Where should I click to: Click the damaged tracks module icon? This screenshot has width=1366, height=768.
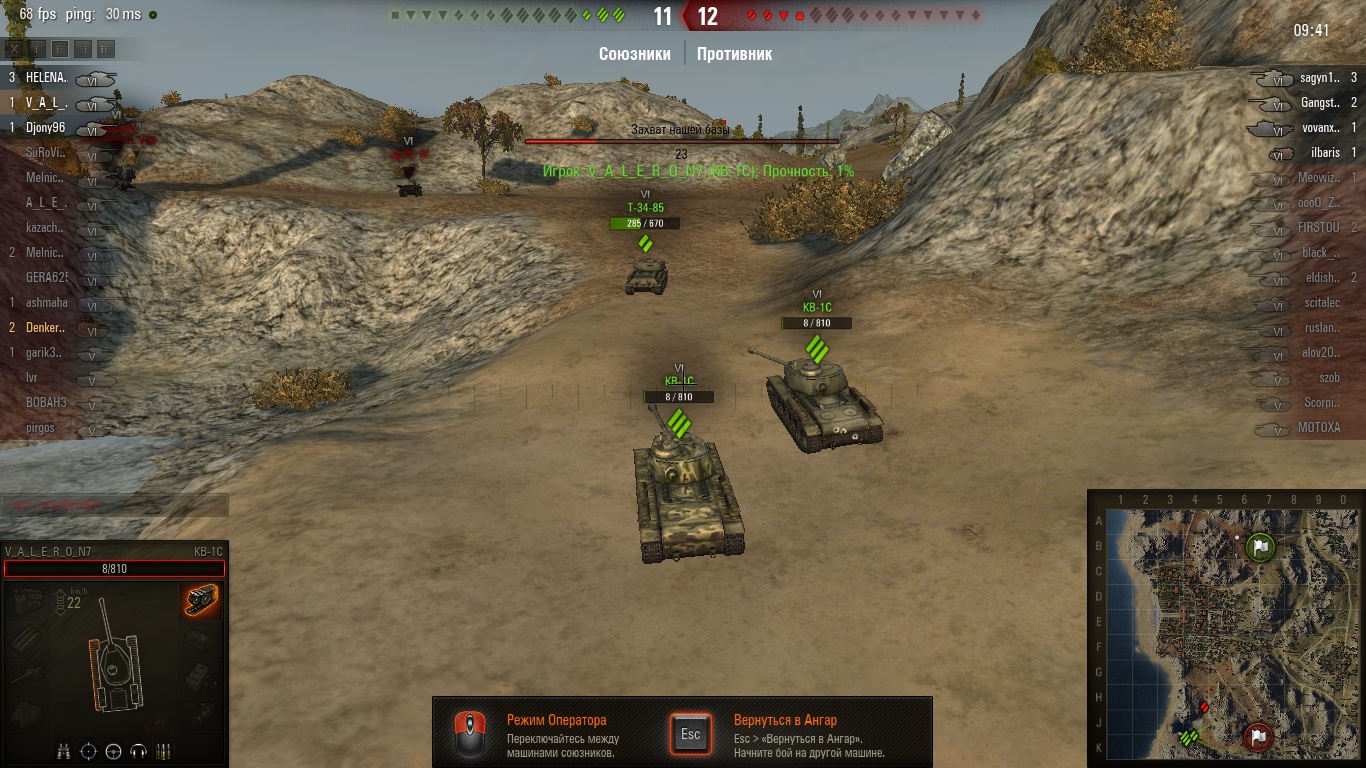coord(202,601)
